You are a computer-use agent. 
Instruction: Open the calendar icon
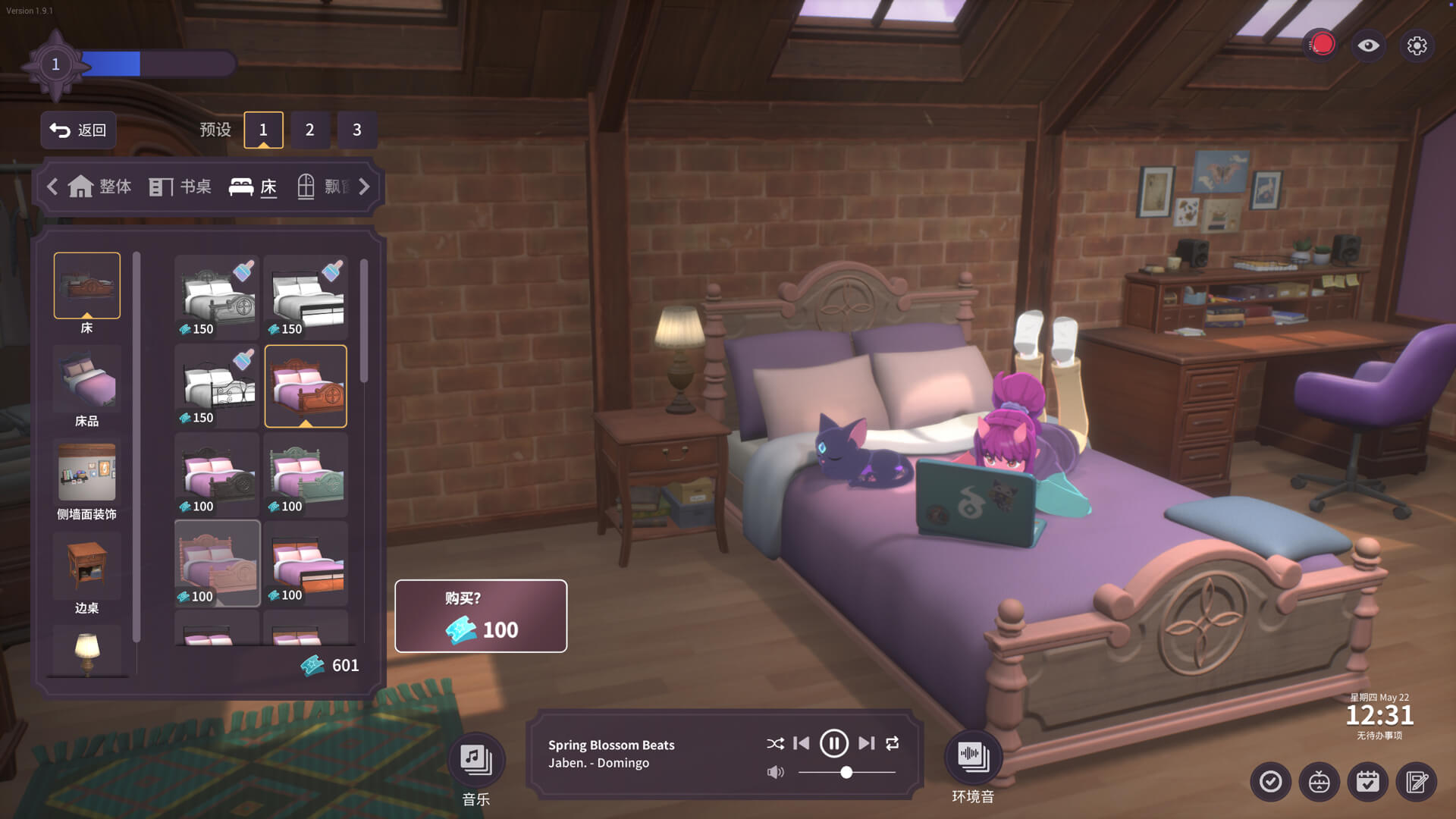tap(1367, 781)
